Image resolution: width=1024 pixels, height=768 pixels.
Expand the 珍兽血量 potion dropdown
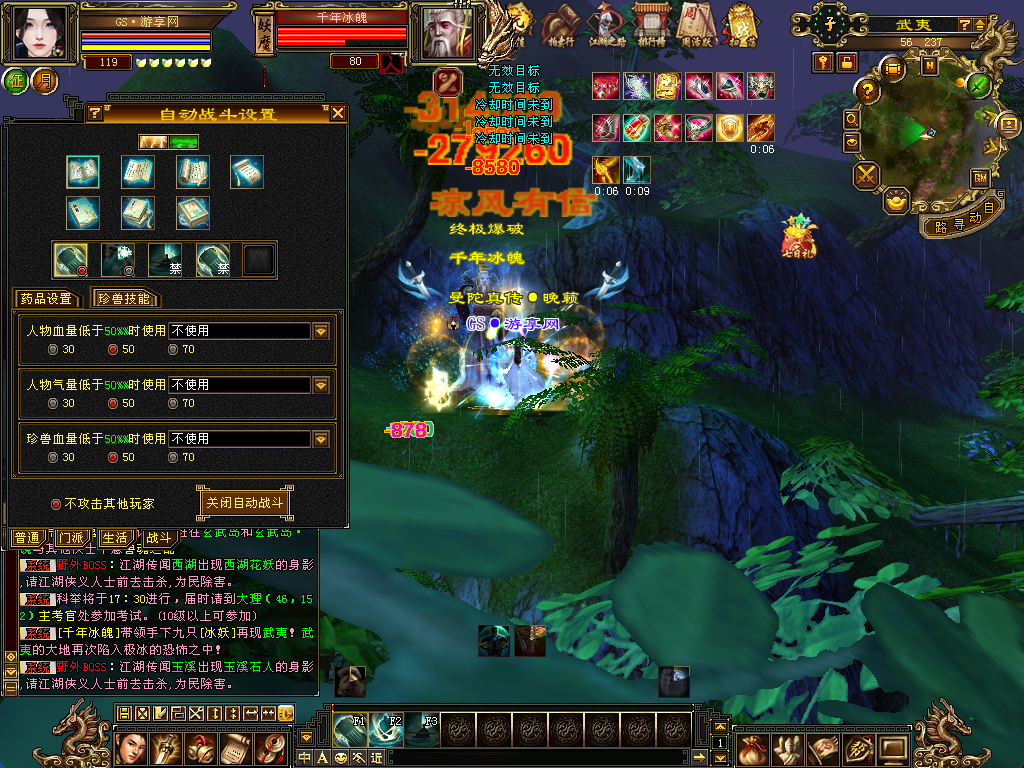321,439
